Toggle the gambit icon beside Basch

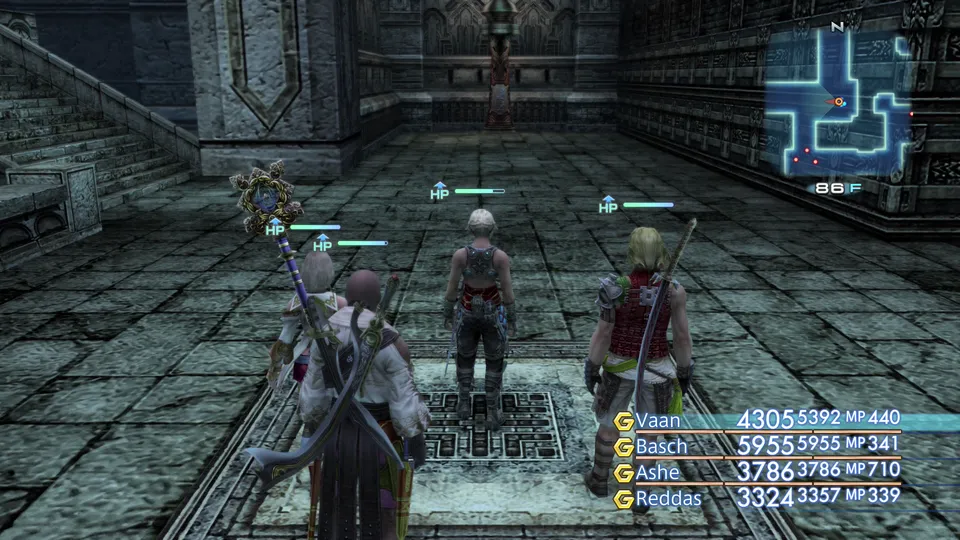[x=624, y=446]
